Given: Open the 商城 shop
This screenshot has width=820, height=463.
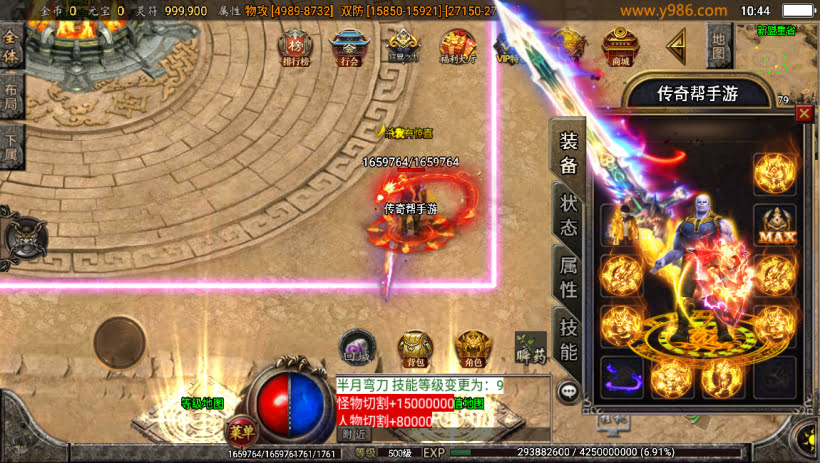Looking at the screenshot, I should (x=620, y=46).
